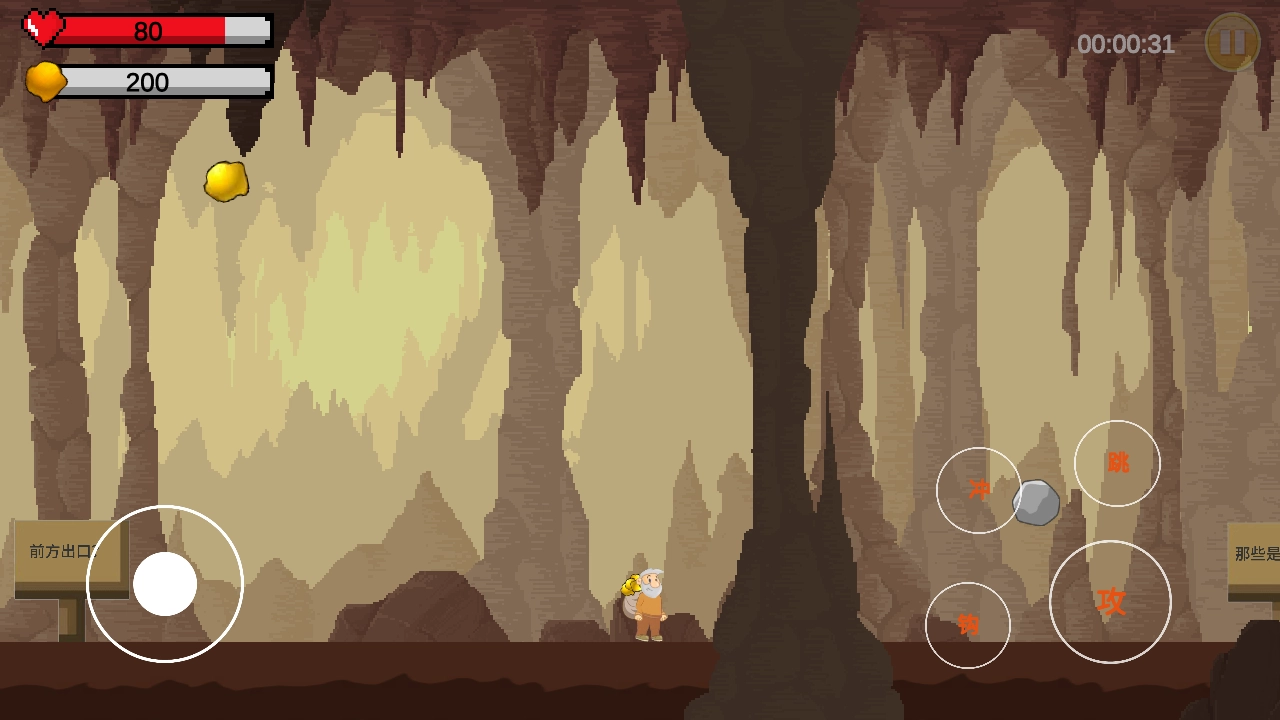Use the 钩 hook button
Image resolution: width=1280 pixels, height=720 pixels.
(967, 625)
